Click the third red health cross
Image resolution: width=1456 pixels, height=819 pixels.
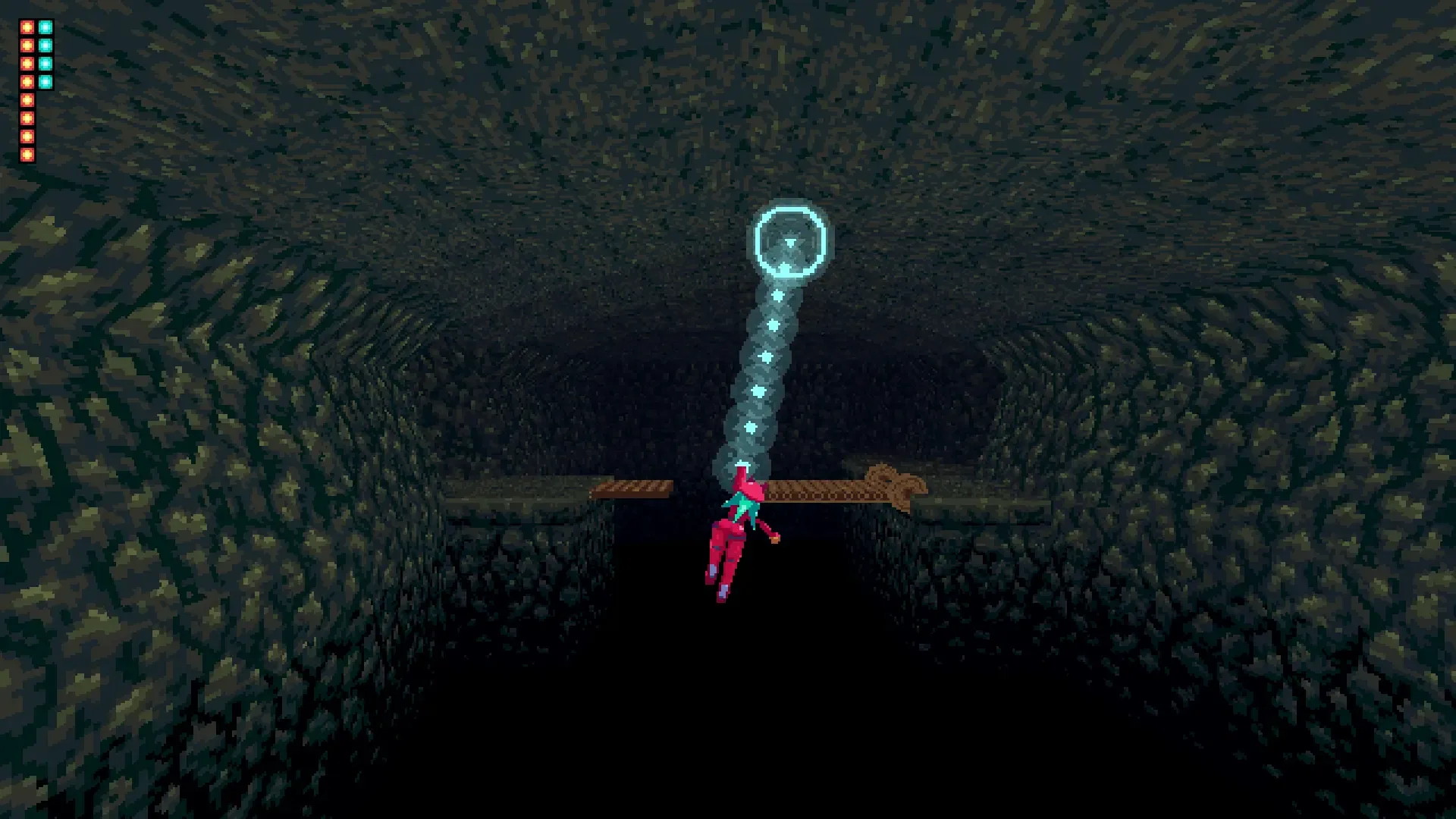27,63
